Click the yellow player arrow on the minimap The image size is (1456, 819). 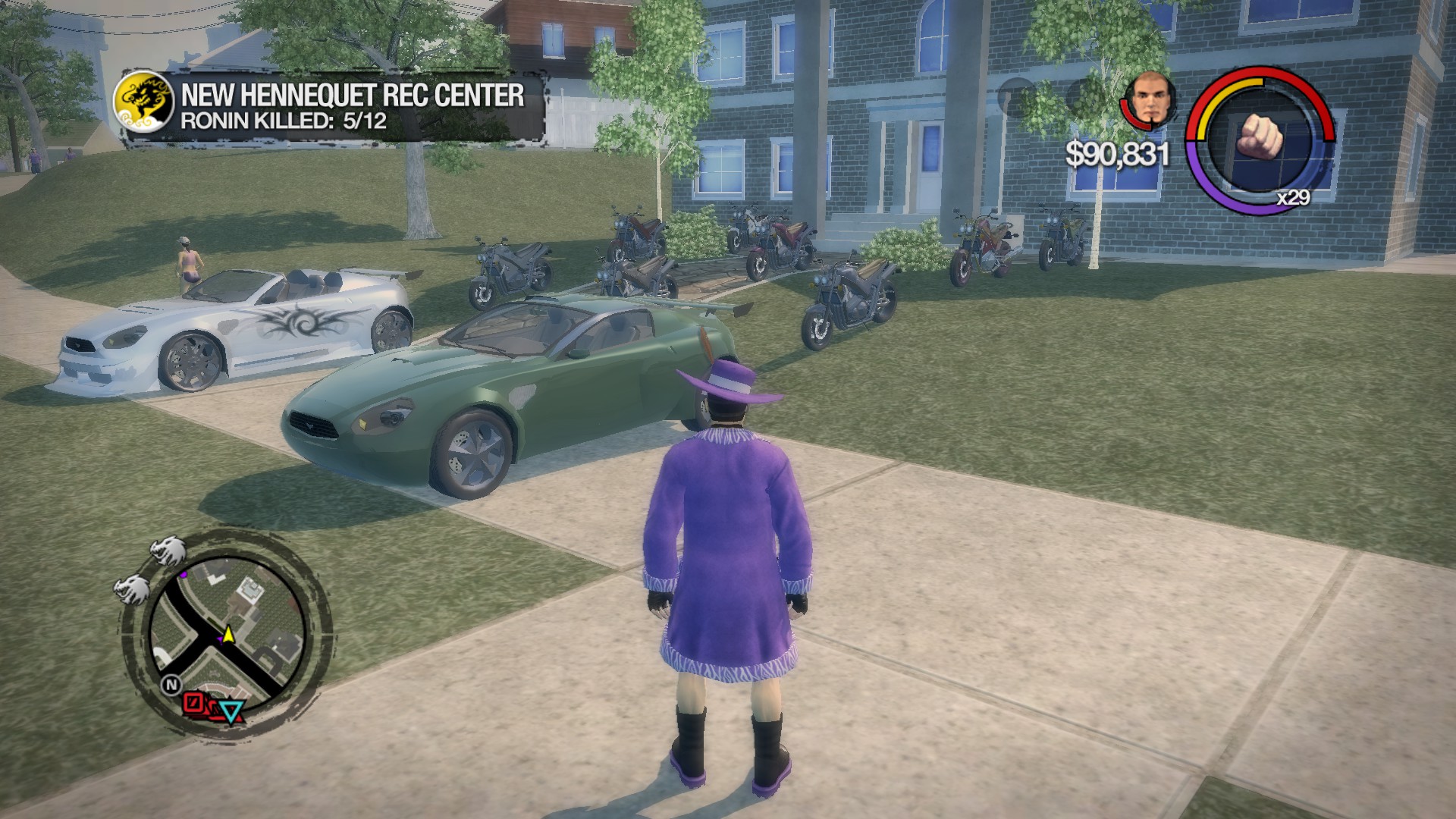[228, 635]
